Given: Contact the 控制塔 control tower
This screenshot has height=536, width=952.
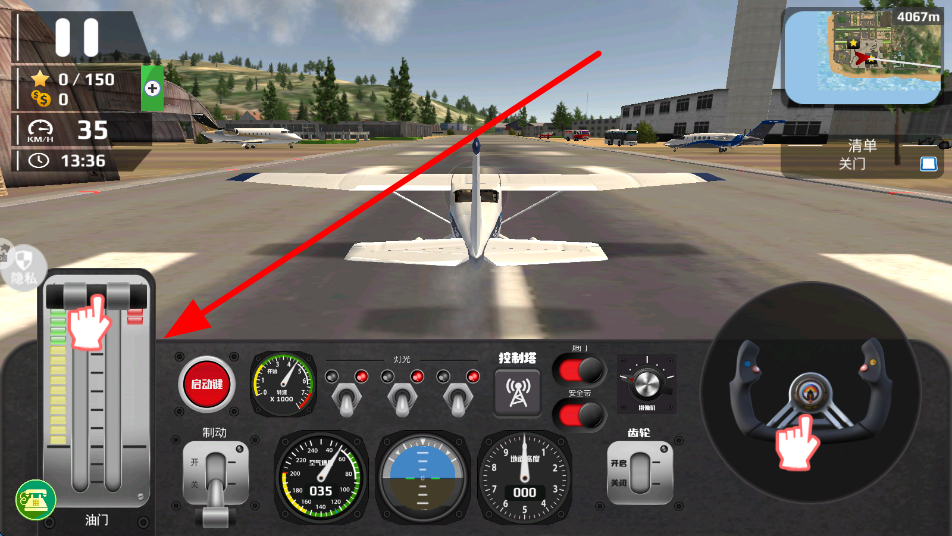Looking at the screenshot, I should (x=518, y=392).
